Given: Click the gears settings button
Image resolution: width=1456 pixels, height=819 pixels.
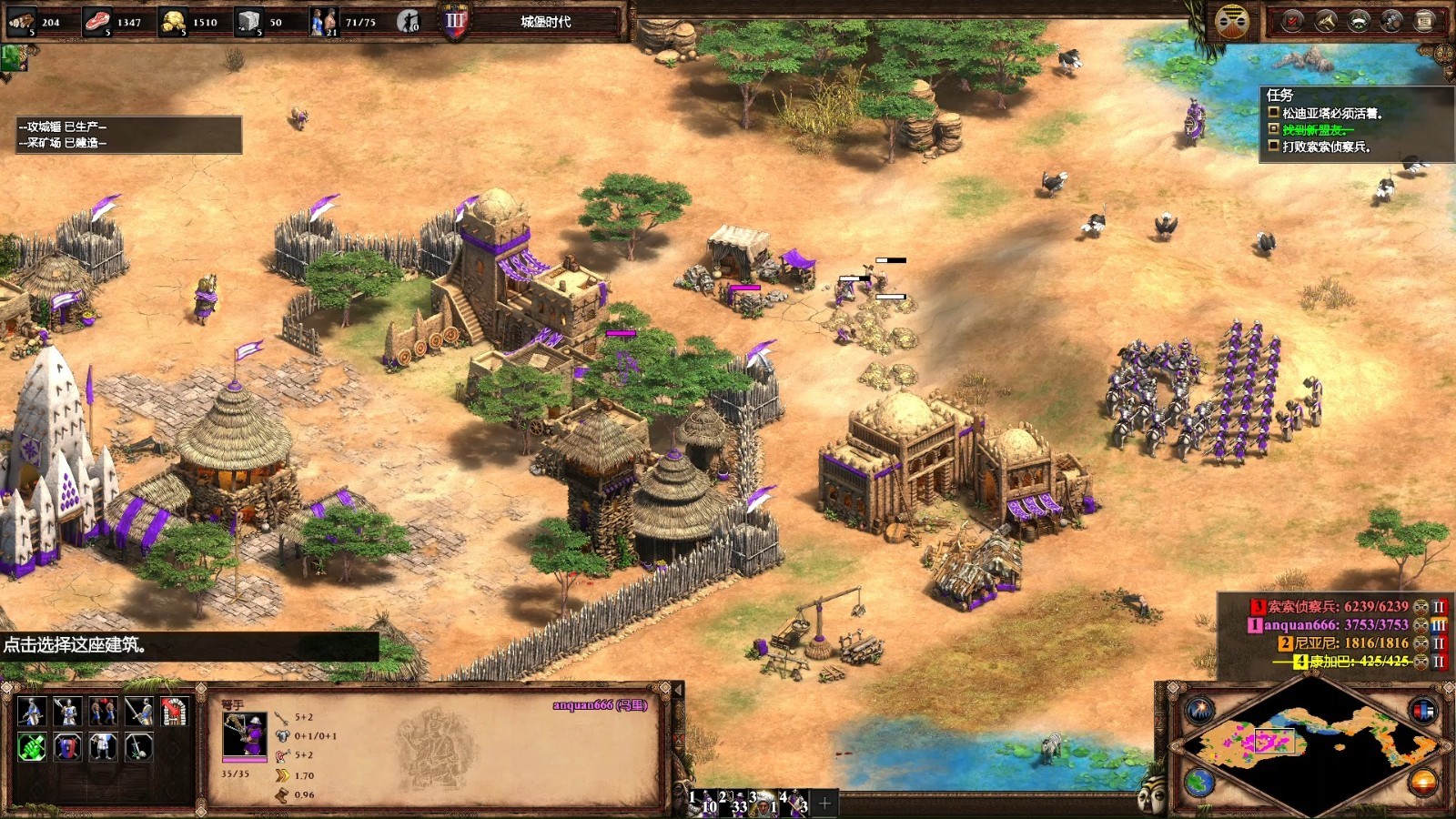Looking at the screenshot, I should tap(1391, 21).
